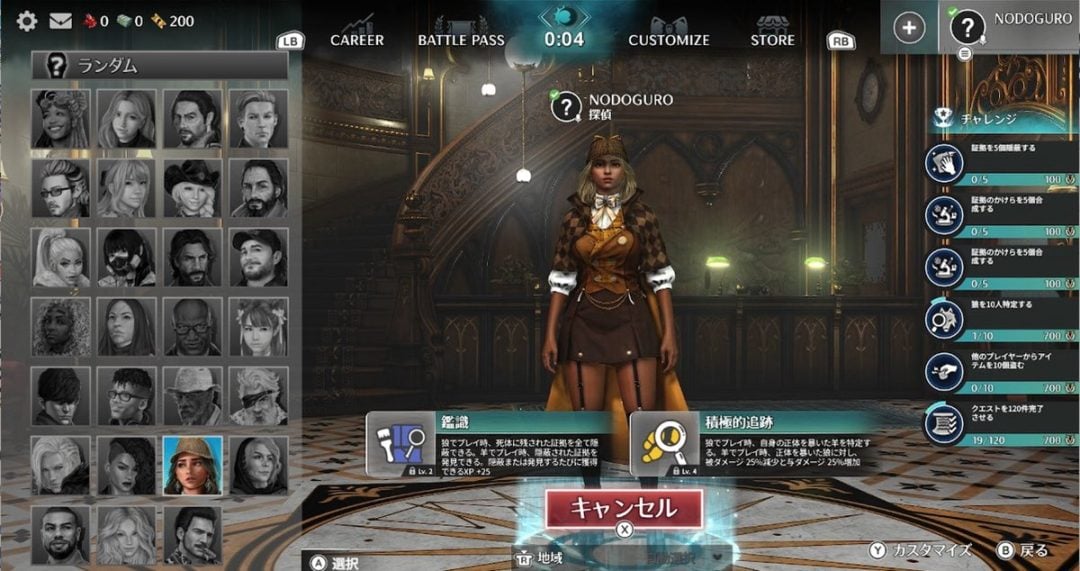Image resolution: width=1080 pixels, height=571 pixels.
Task: Open the settings gear icon
Action: pyautogui.click(x=27, y=20)
